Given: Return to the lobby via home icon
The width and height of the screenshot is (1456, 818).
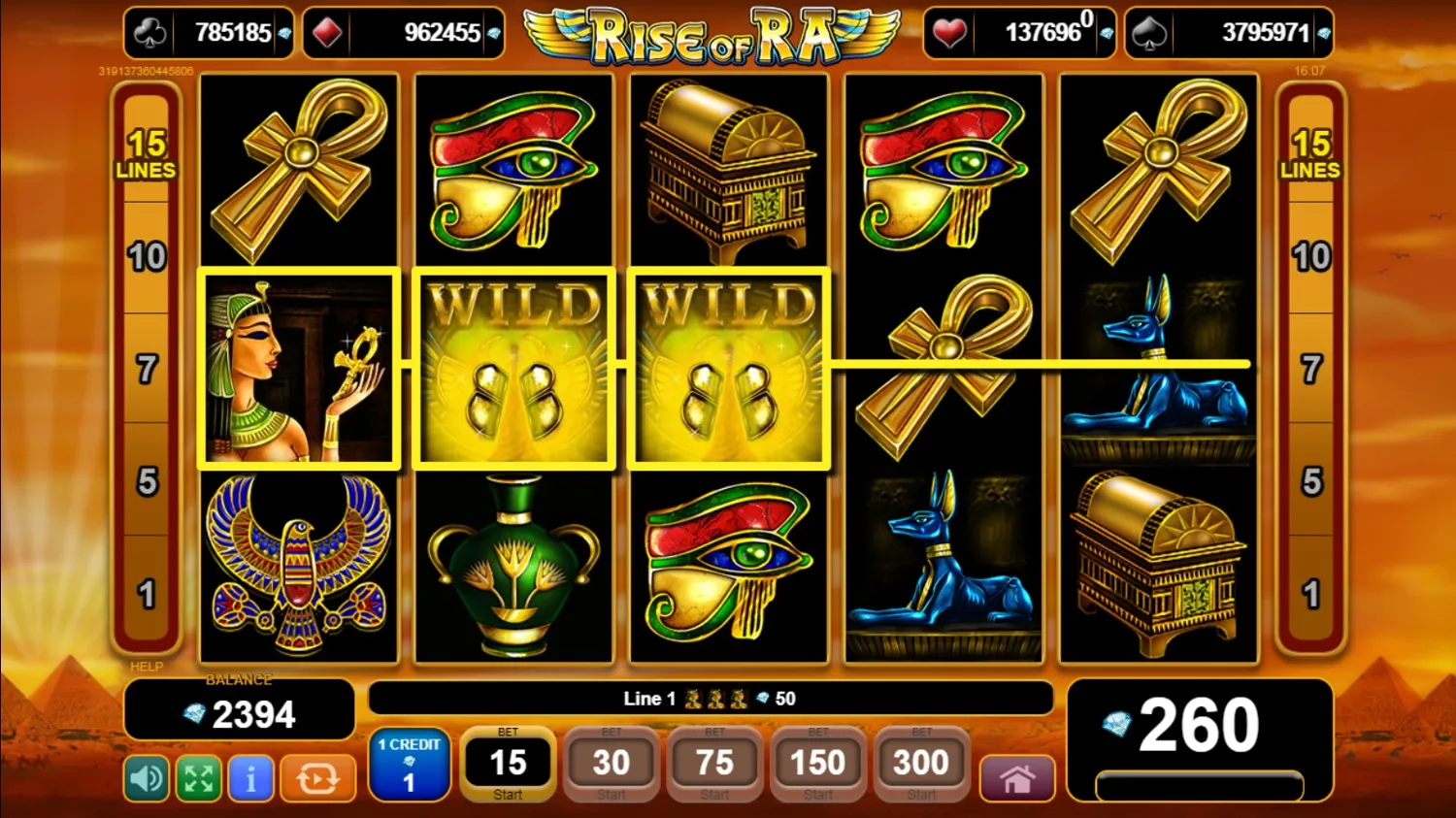Looking at the screenshot, I should (1016, 778).
